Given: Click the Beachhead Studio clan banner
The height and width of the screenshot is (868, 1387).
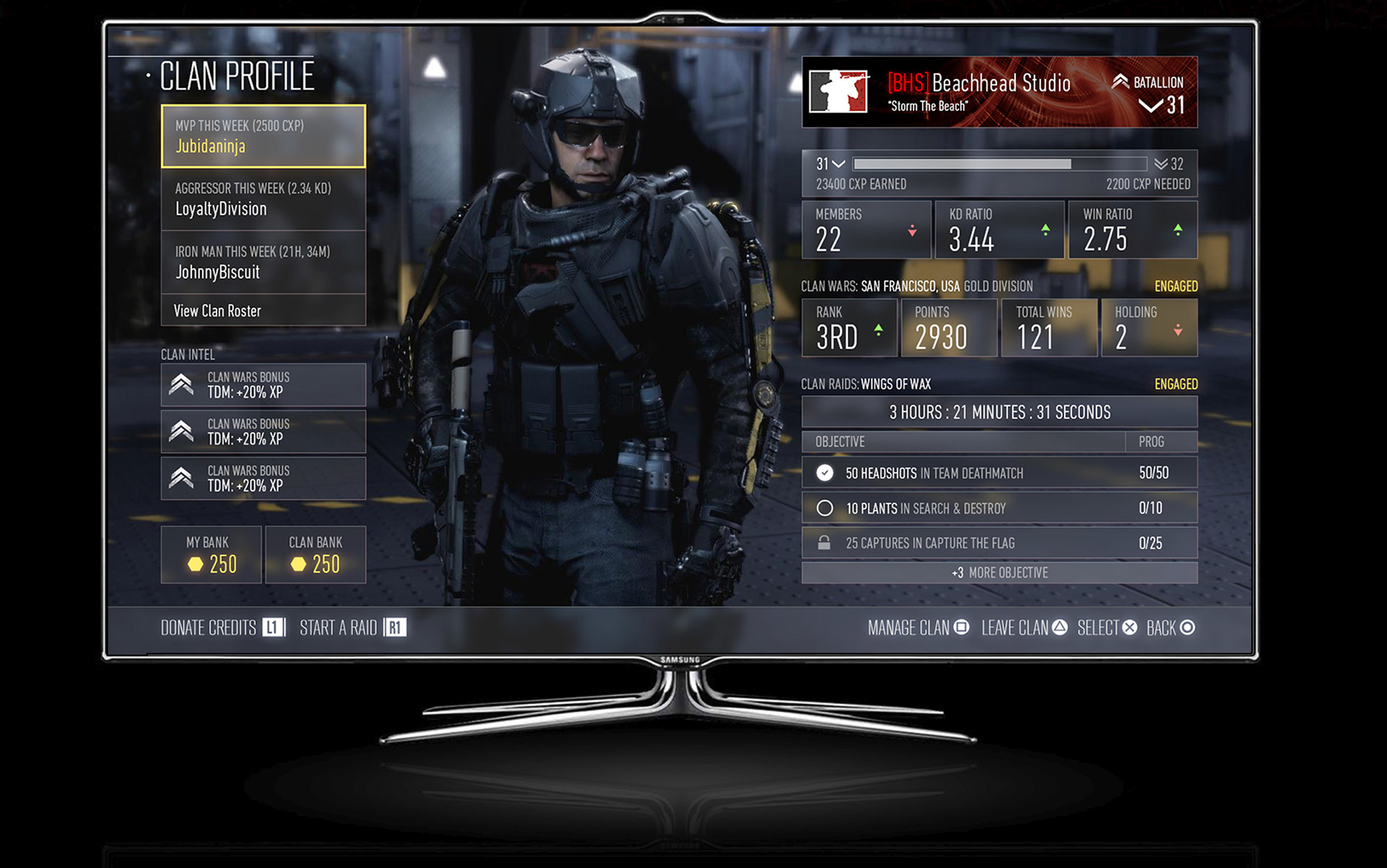Looking at the screenshot, I should tap(999, 92).
